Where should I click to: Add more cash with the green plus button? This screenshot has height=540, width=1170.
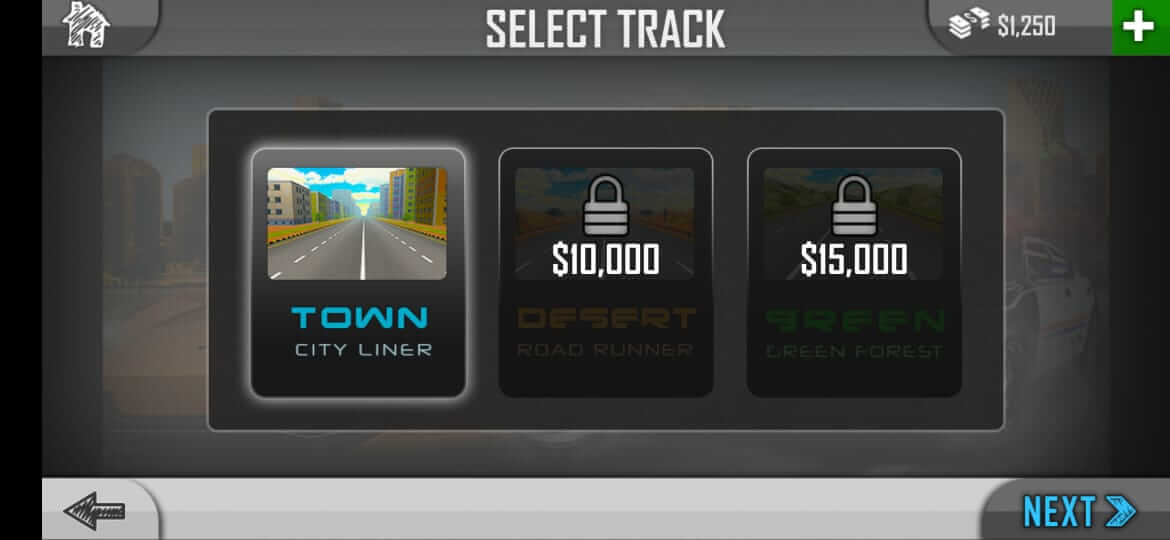pyautogui.click(x=1139, y=27)
